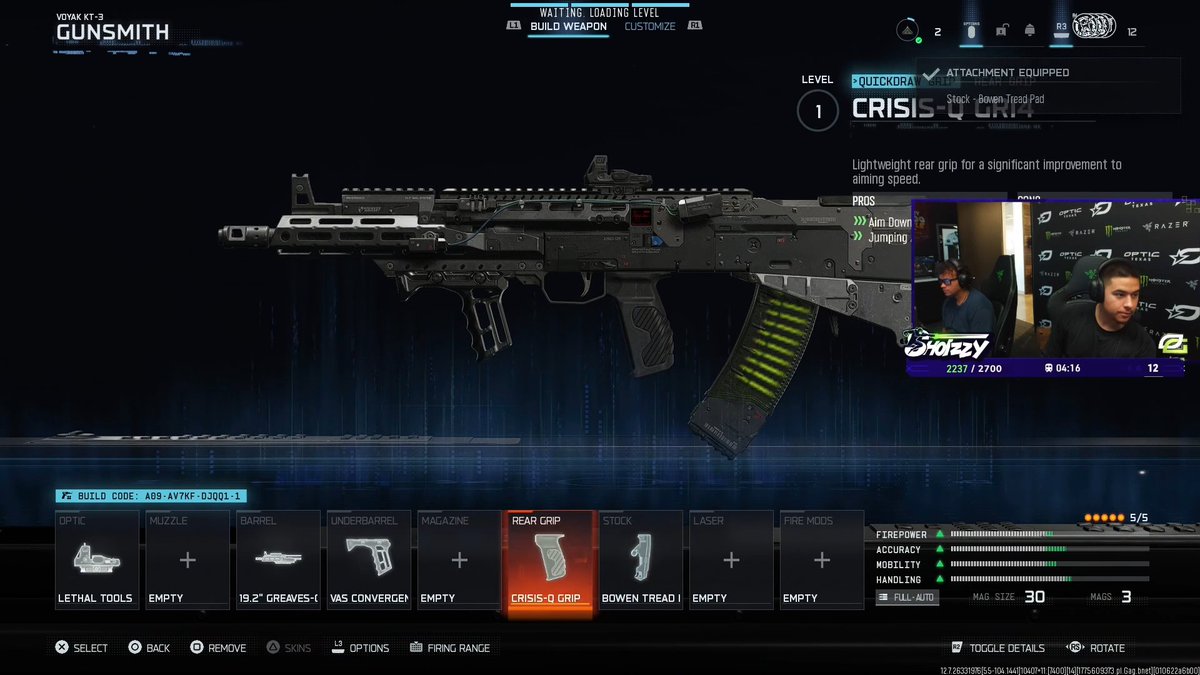The image size is (1200, 675).
Task: Switch to the Build Weapon tab
Action: tap(567, 26)
